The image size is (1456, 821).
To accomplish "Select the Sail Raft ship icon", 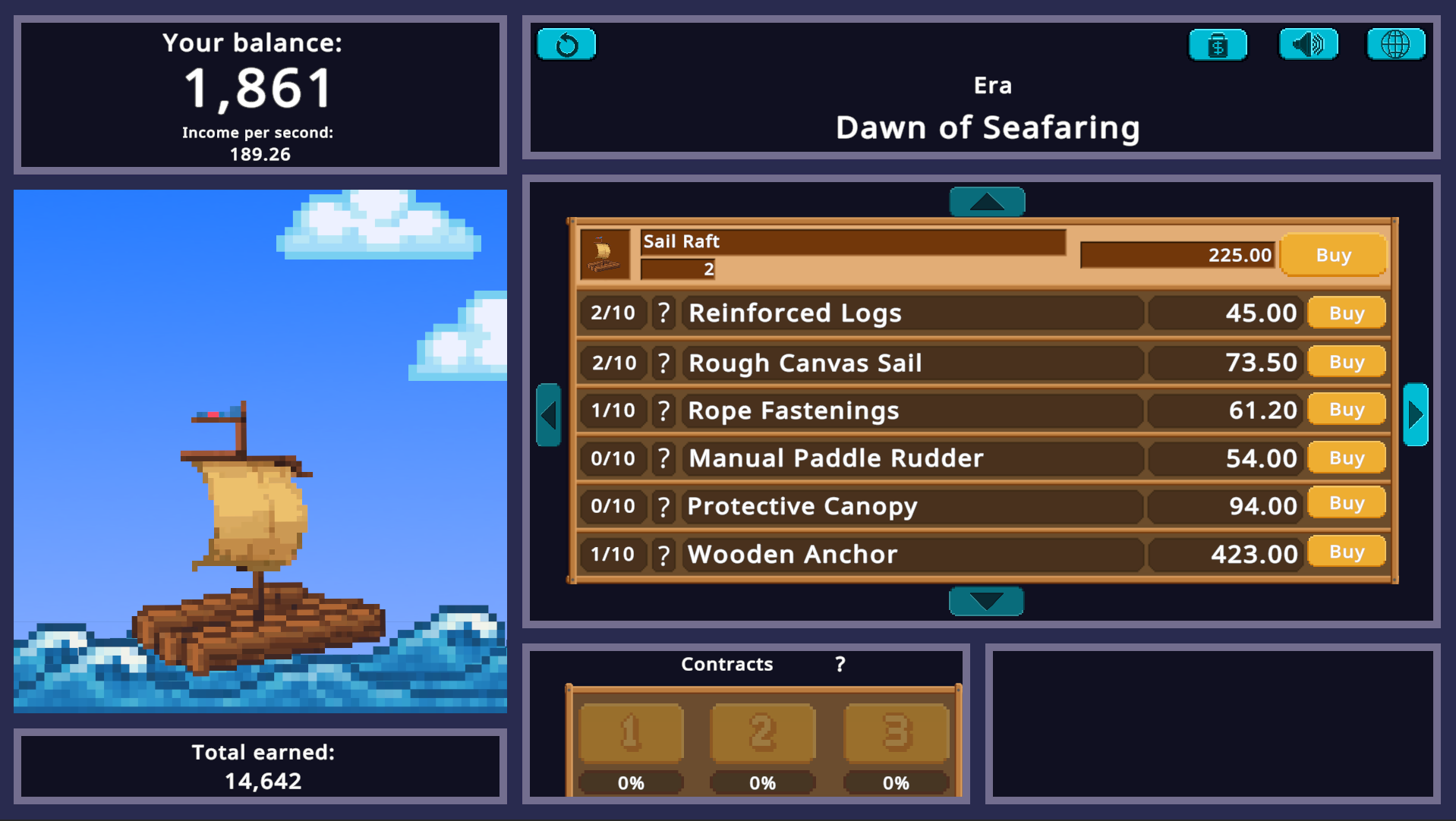I will (x=602, y=256).
